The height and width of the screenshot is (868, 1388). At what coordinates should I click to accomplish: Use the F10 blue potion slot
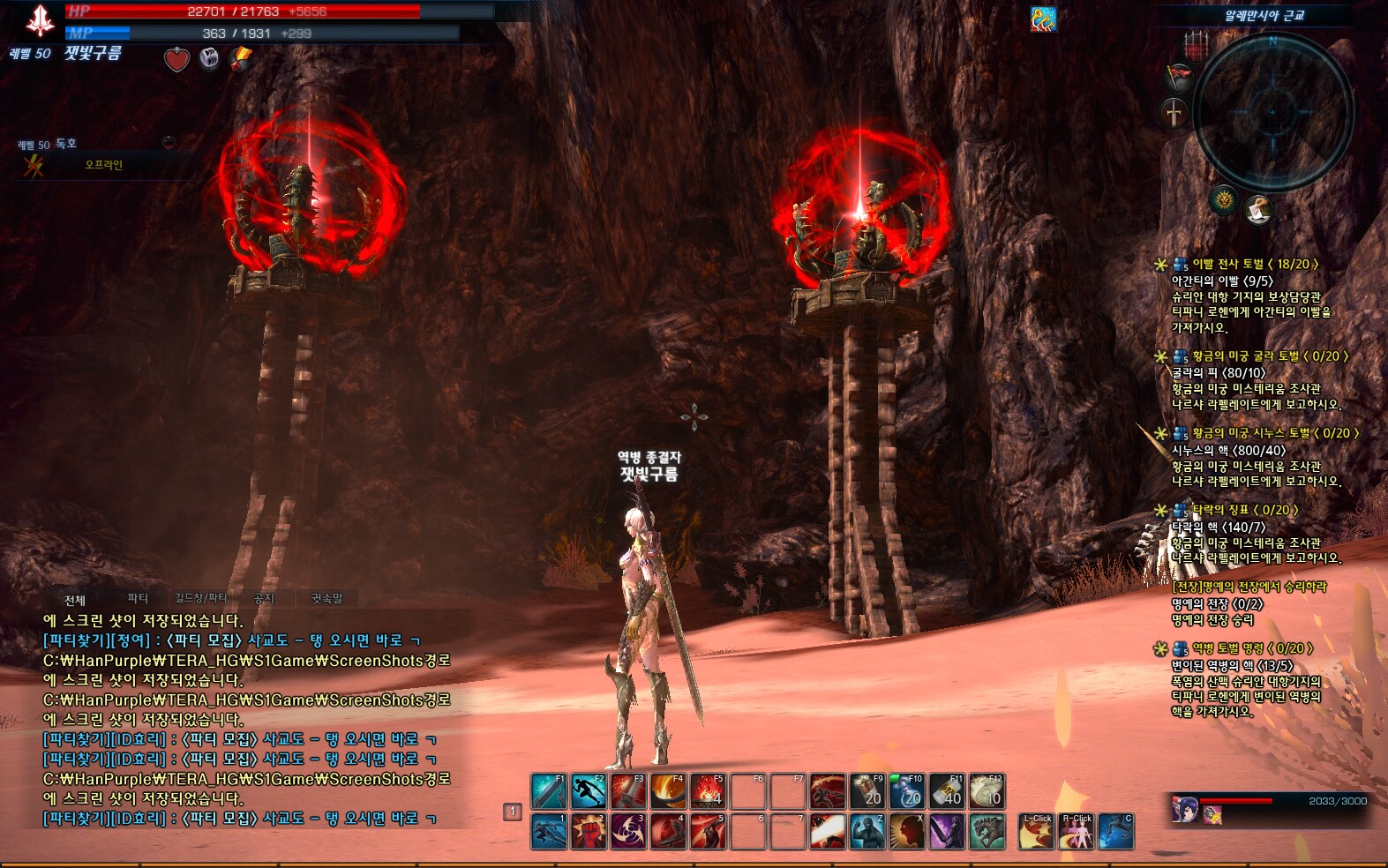point(906,791)
